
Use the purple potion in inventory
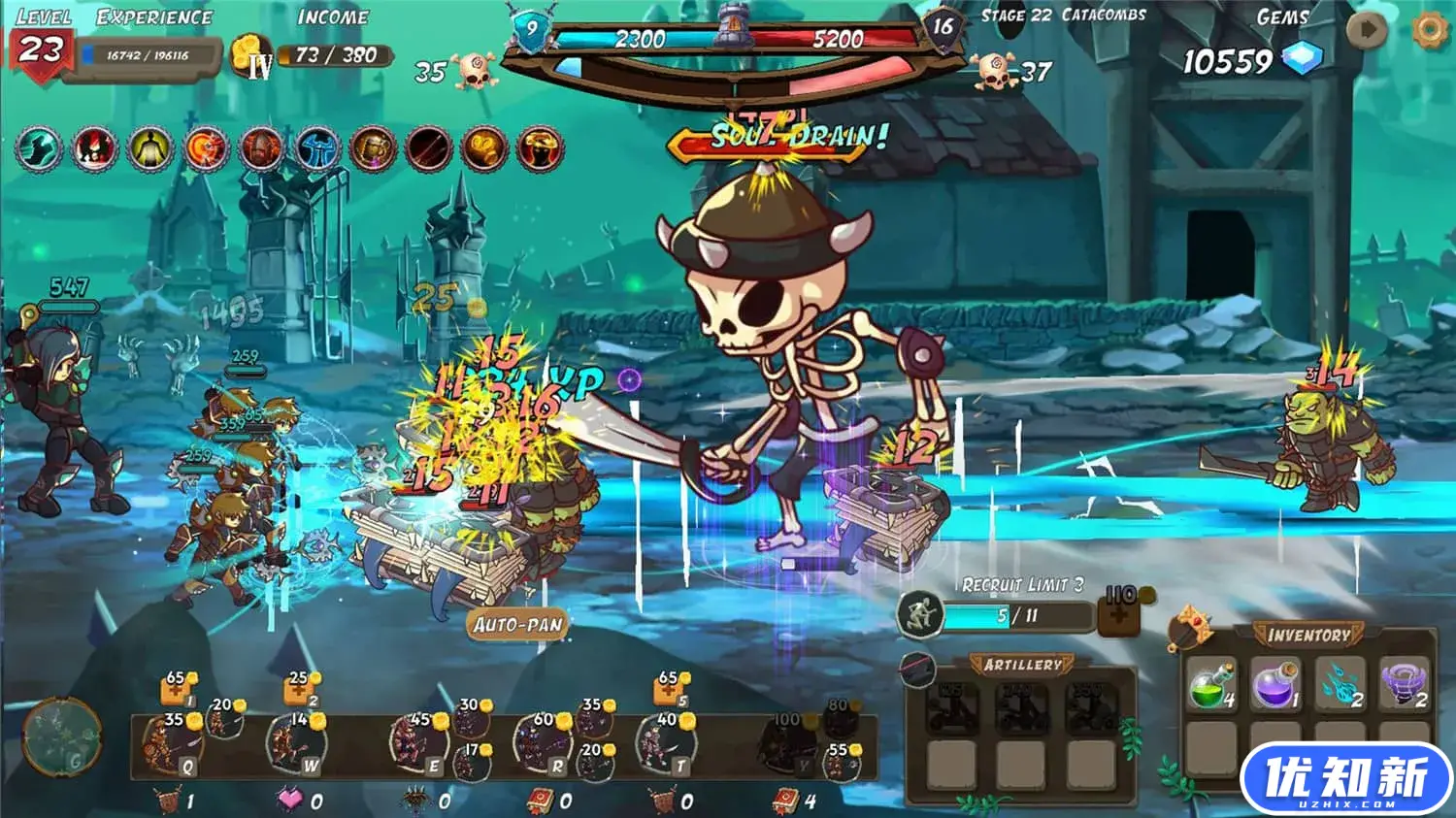pyautogui.click(x=1275, y=684)
